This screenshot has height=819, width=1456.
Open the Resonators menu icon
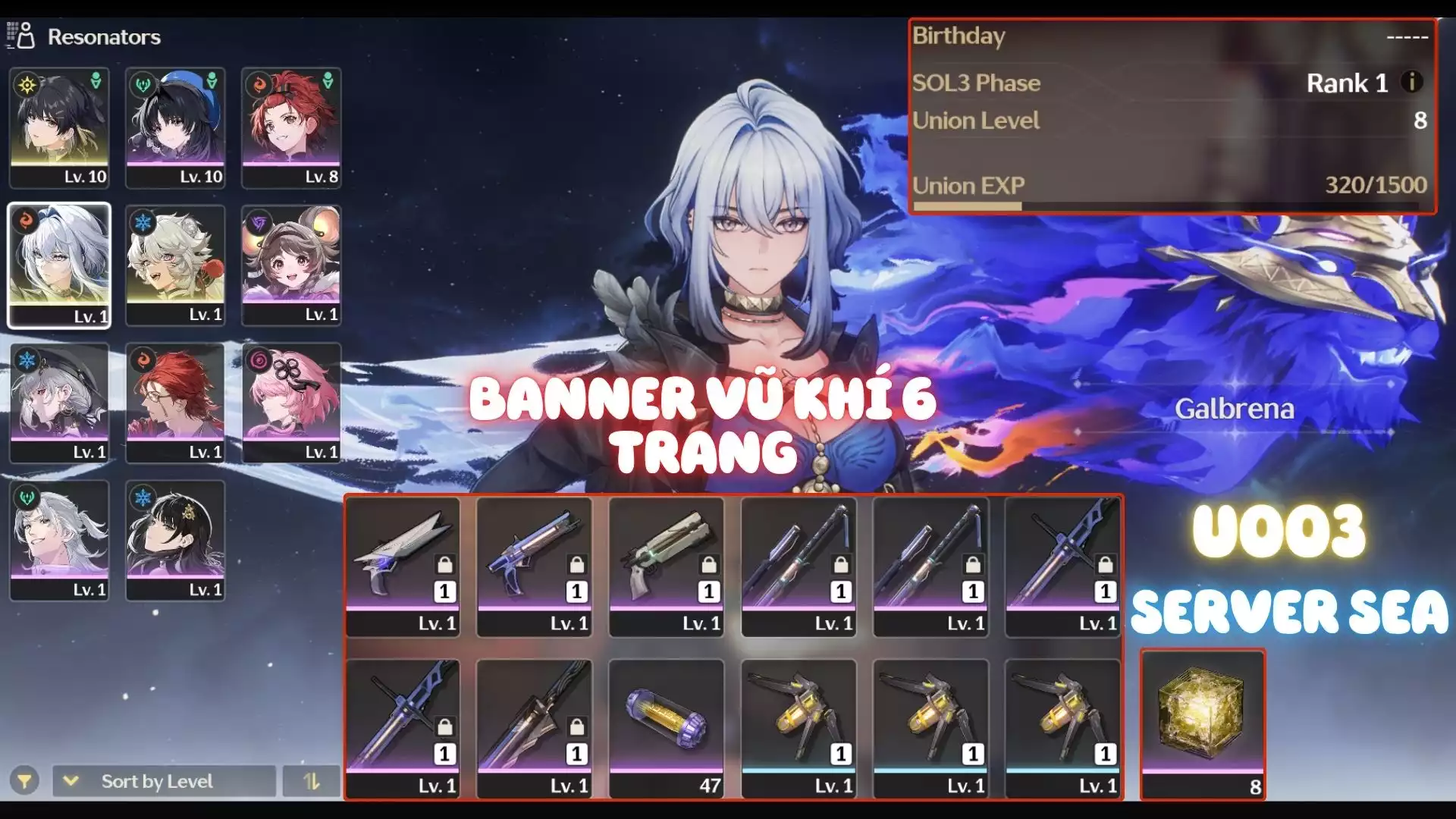tap(21, 36)
